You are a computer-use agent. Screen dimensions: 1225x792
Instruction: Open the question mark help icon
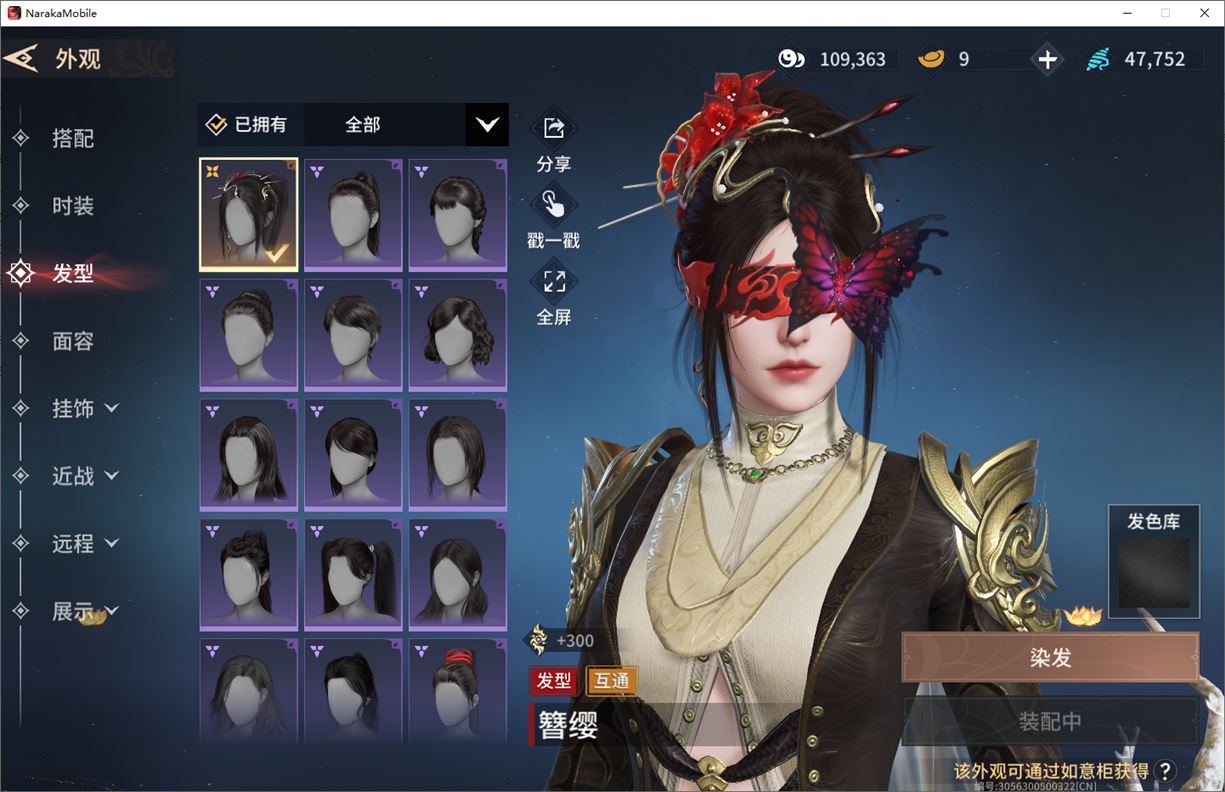[x=1164, y=770]
